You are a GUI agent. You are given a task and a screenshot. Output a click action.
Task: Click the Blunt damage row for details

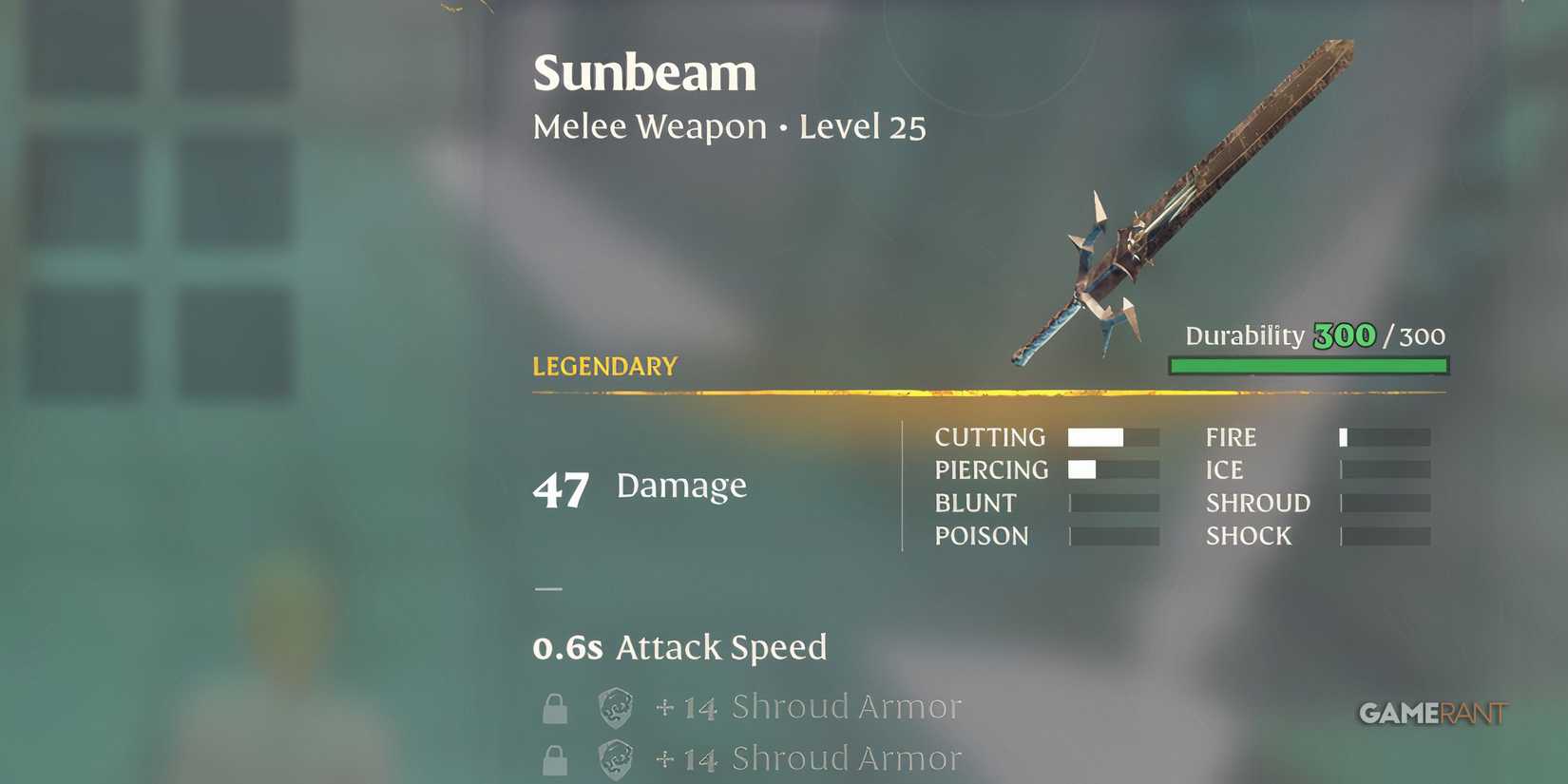[975, 503]
